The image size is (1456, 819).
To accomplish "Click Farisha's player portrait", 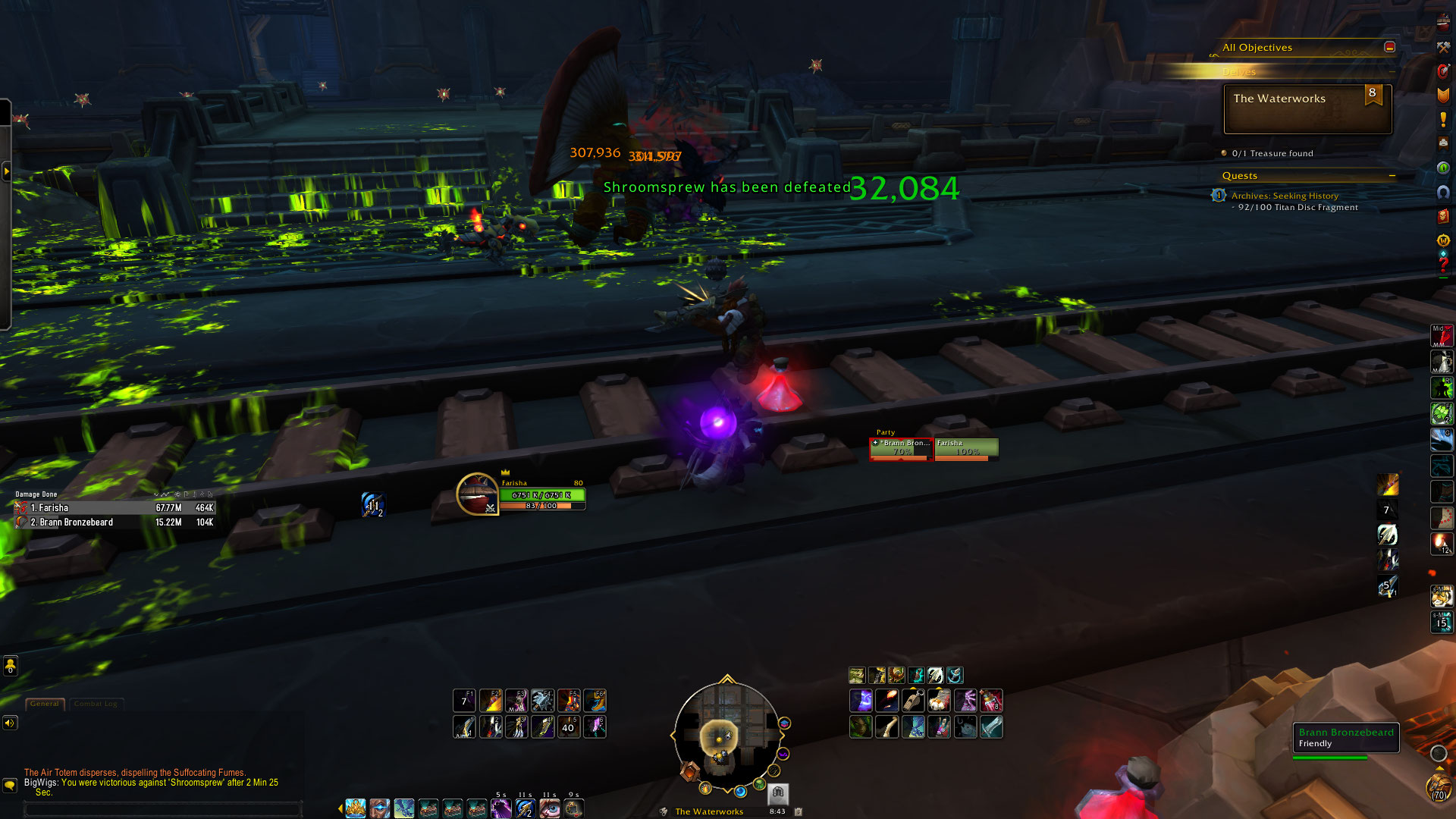I will click(x=477, y=494).
